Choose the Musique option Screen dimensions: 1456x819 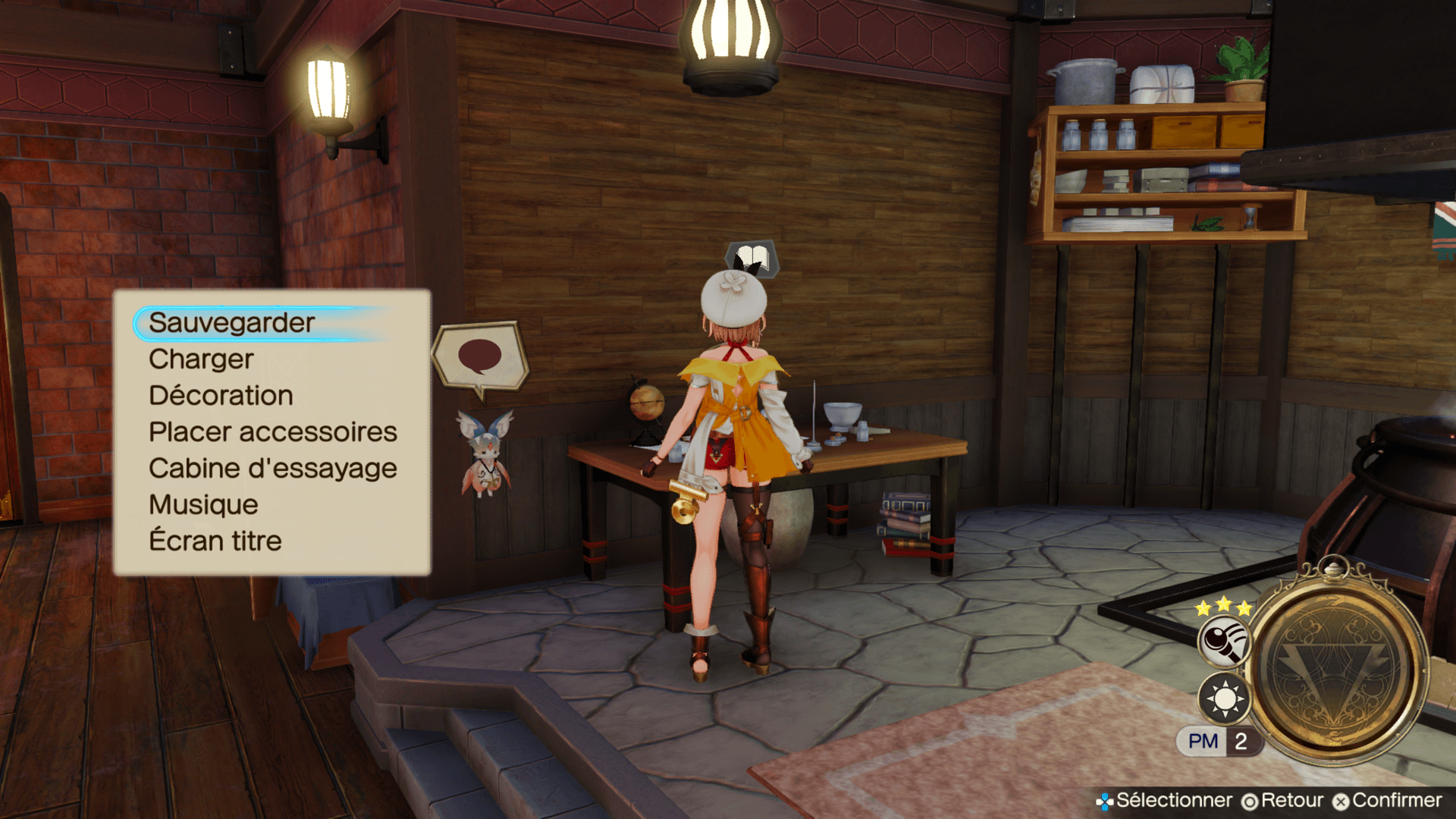pyautogui.click(x=203, y=505)
